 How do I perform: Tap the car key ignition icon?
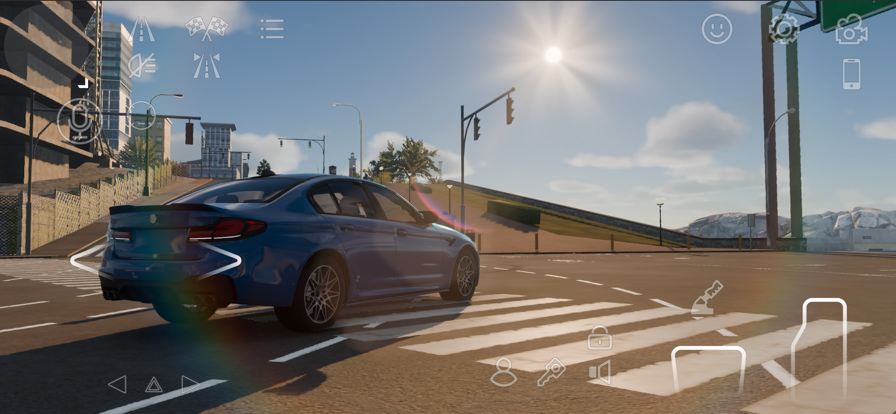551,372
